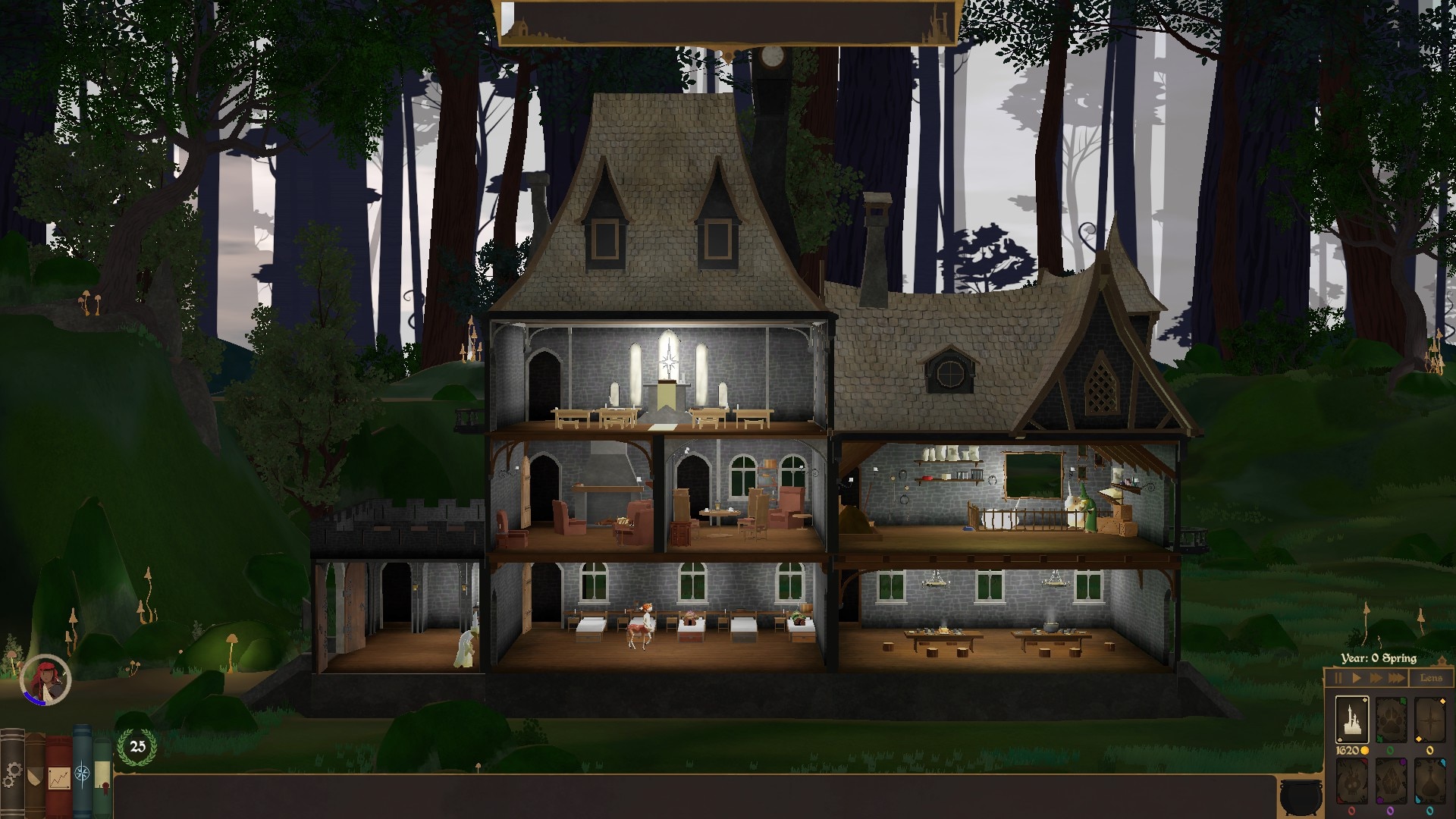This screenshot has width=1456, height=819.
Task: Select the red-haired character portrait
Action: click(45, 679)
